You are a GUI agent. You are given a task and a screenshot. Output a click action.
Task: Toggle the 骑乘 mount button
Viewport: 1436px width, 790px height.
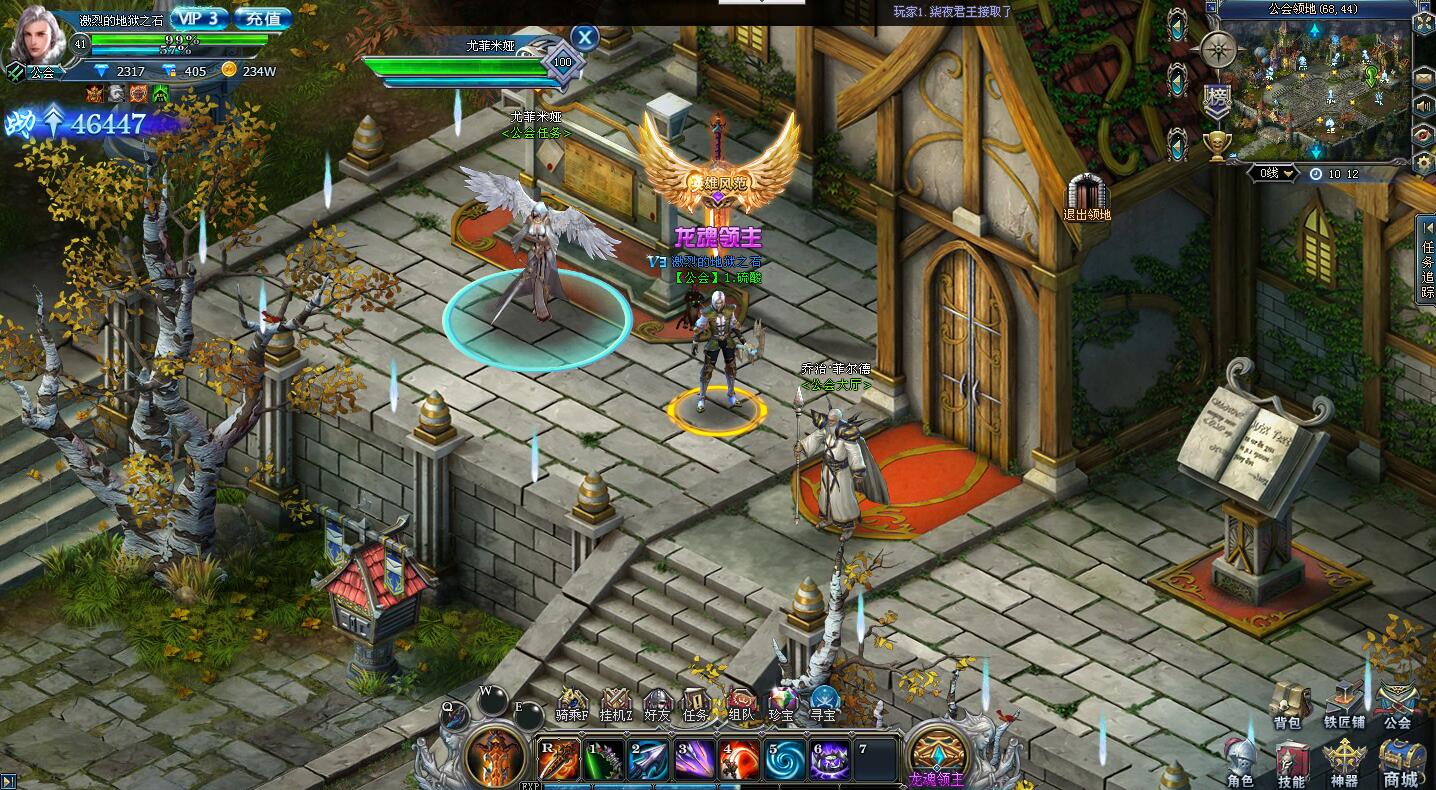(573, 704)
